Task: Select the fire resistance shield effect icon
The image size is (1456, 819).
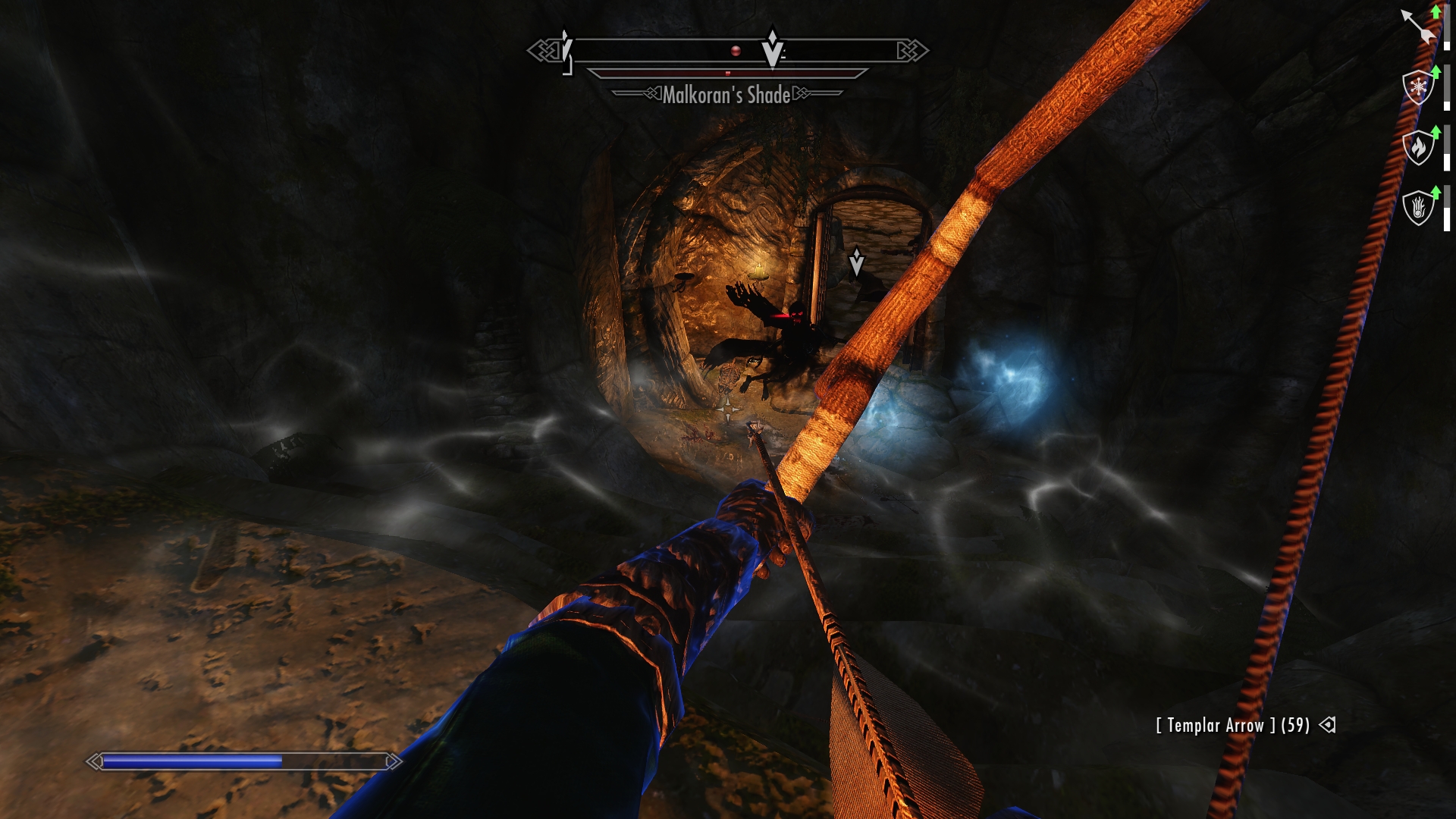Action: point(1417,147)
